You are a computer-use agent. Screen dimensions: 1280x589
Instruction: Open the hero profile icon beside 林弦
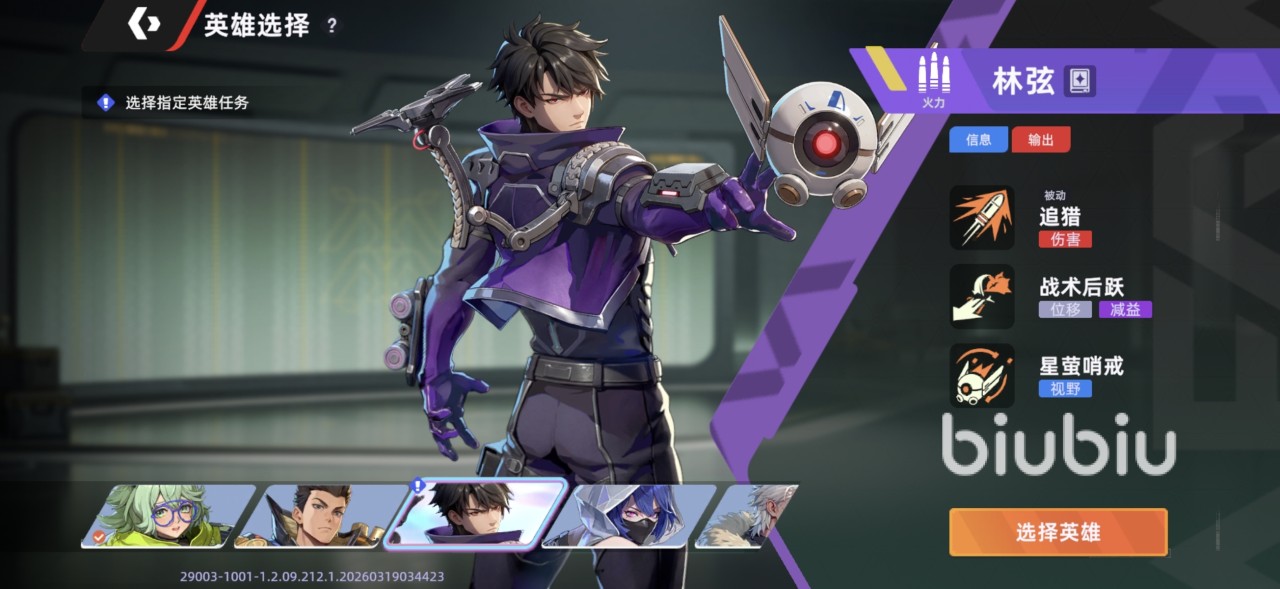pos(1080,80)
